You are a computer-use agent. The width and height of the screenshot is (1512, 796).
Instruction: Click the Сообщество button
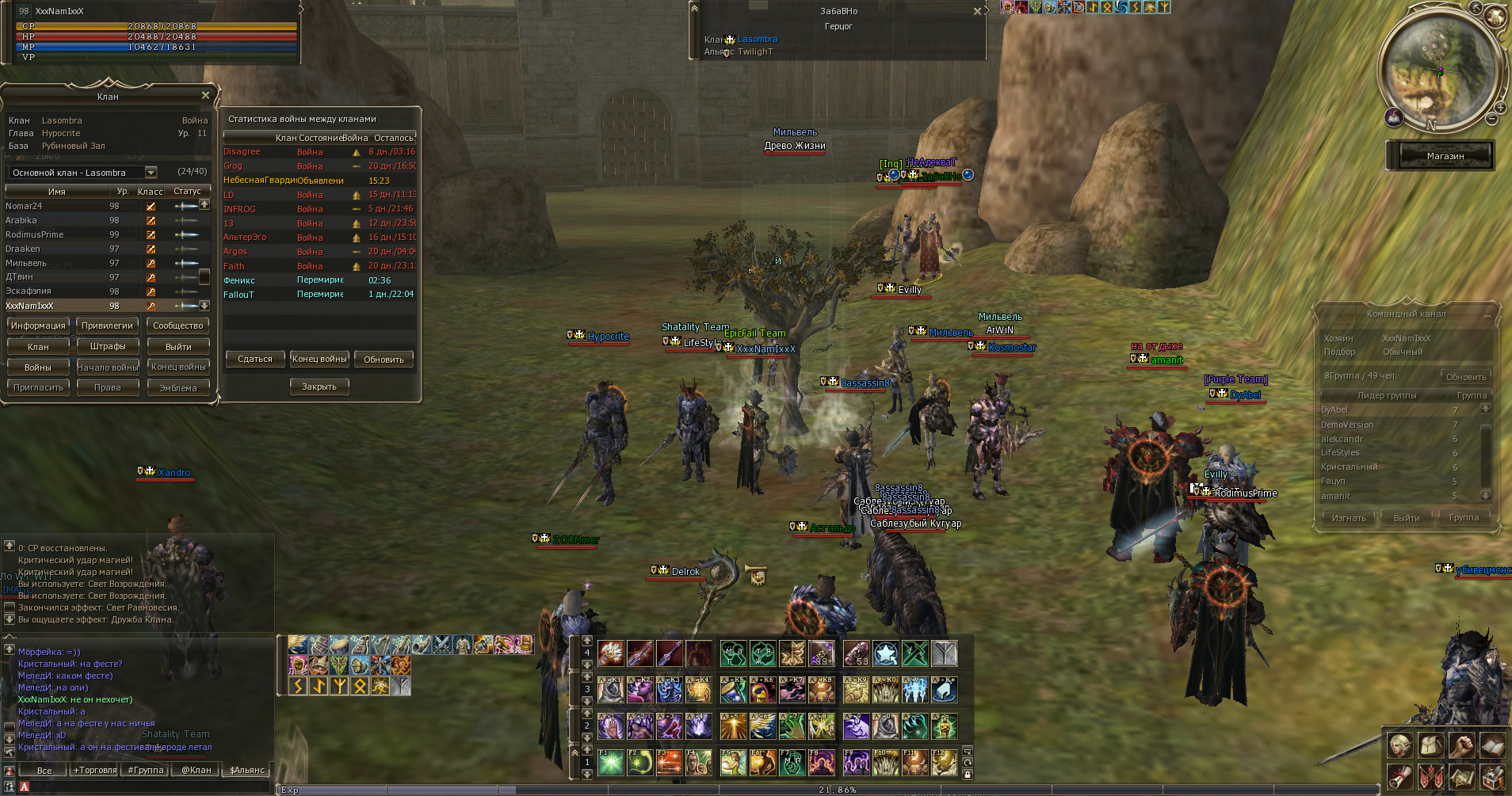pyautogui.click(x=178, y=326)
